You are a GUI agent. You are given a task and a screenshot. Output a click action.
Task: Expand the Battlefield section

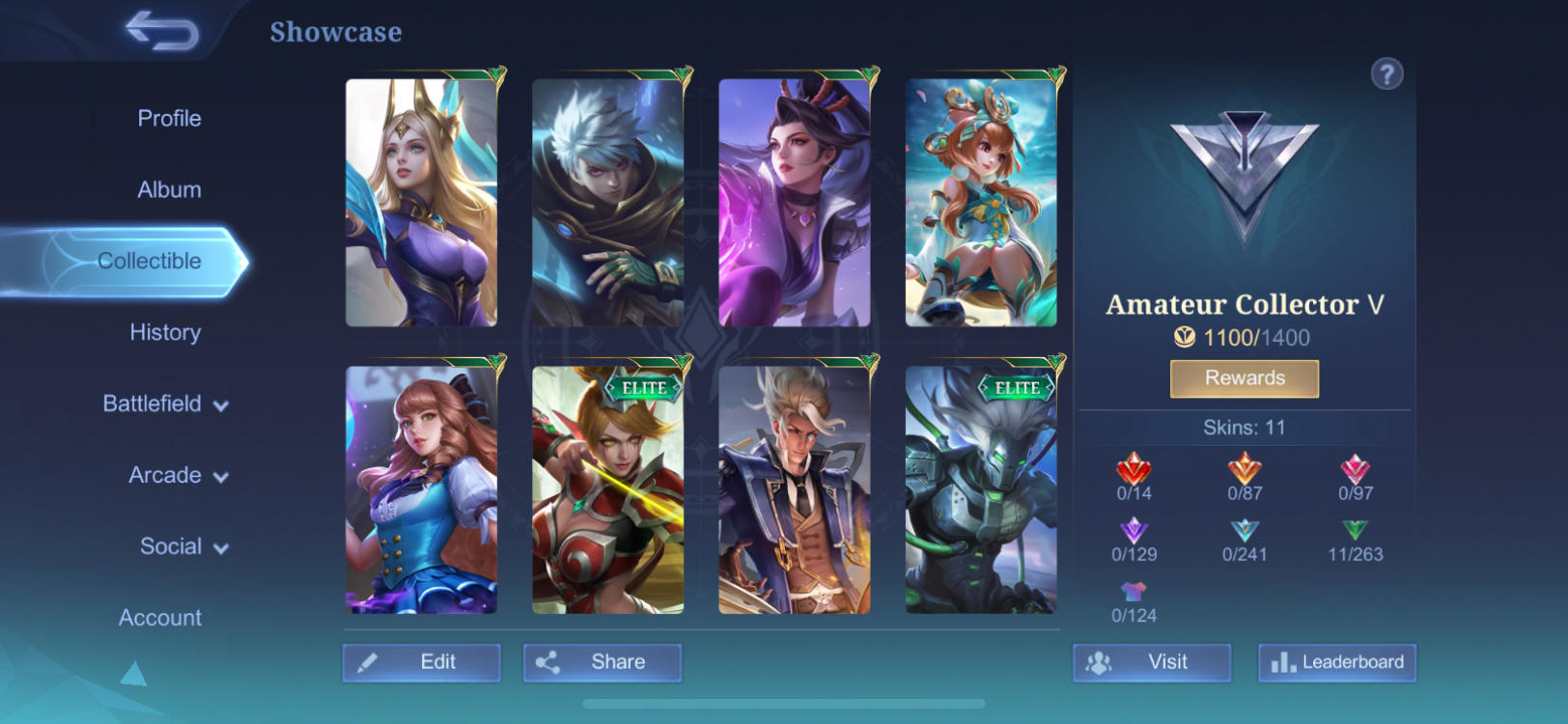[164, 404]
